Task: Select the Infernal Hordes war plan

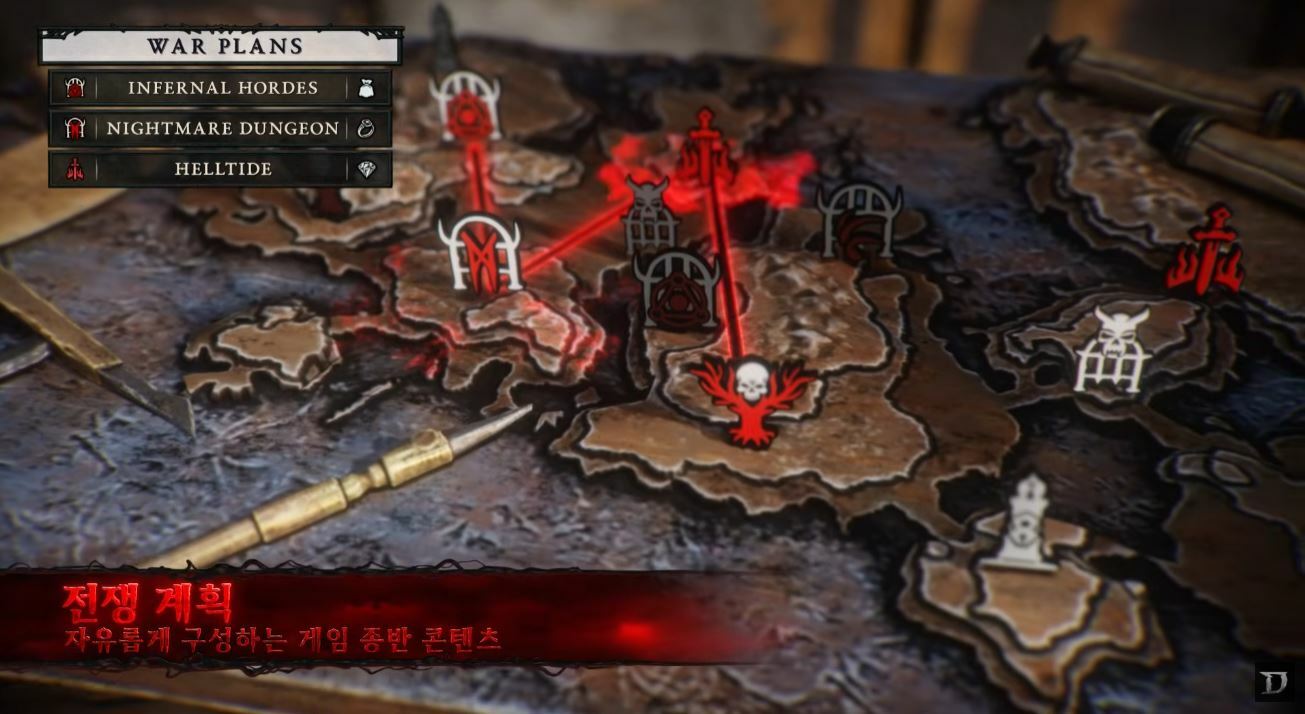Action: point(221,88)
